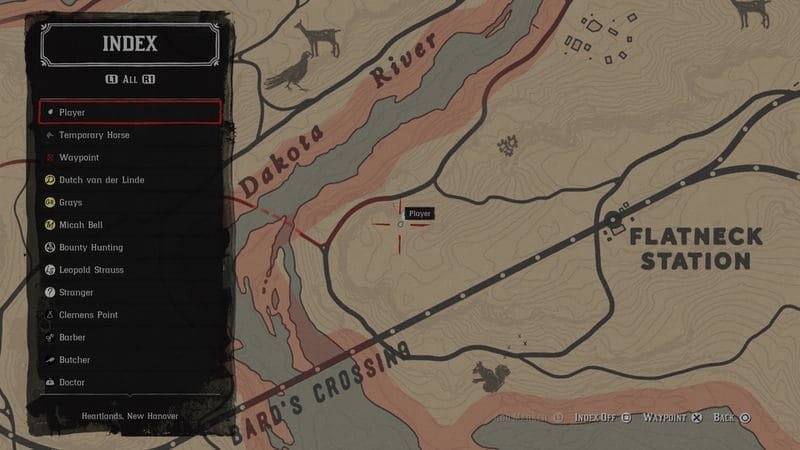Select the Doctor entry

(130, 382)
